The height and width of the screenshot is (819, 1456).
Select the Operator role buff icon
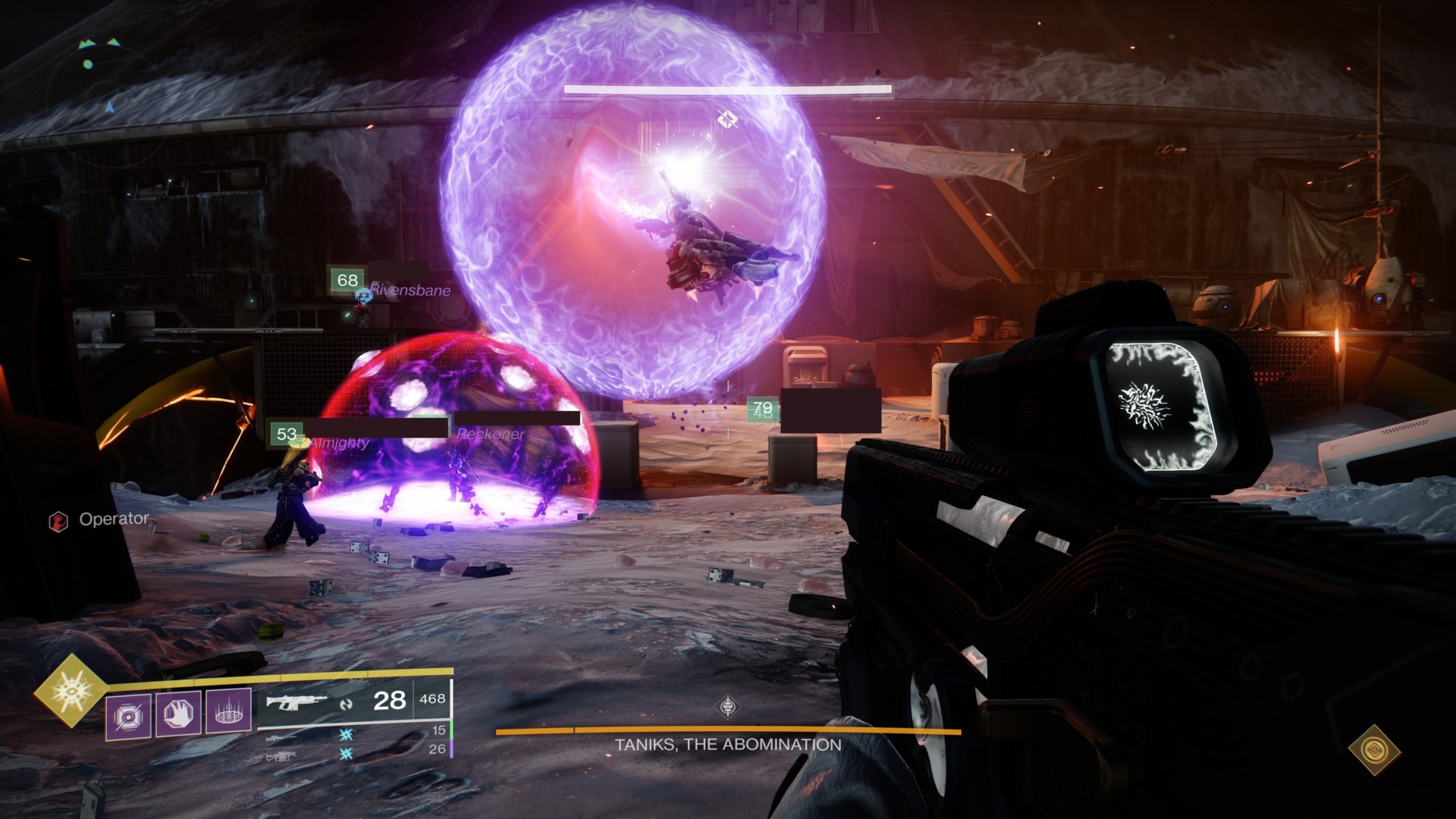pos(58,521)
